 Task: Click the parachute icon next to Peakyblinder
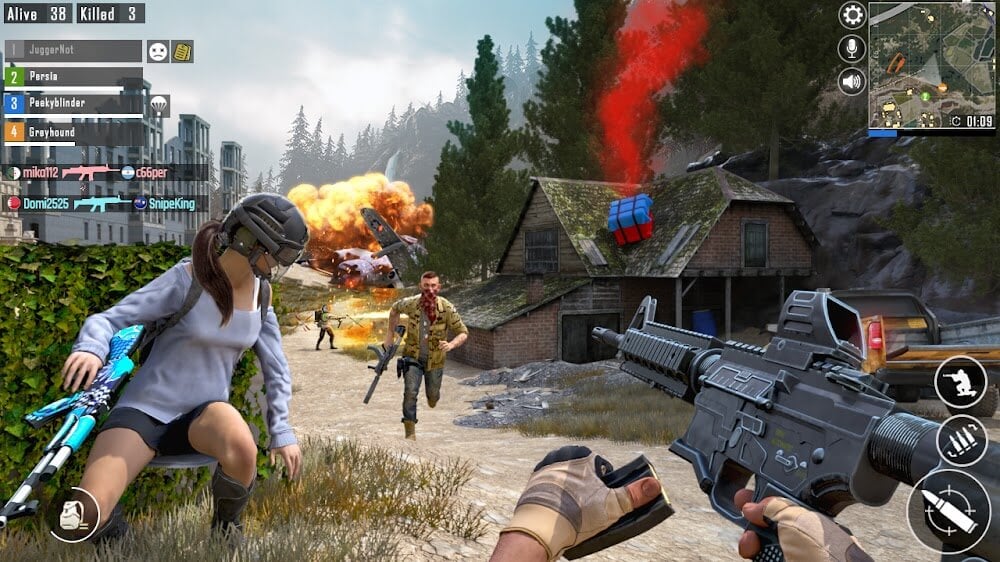[159, 104]
